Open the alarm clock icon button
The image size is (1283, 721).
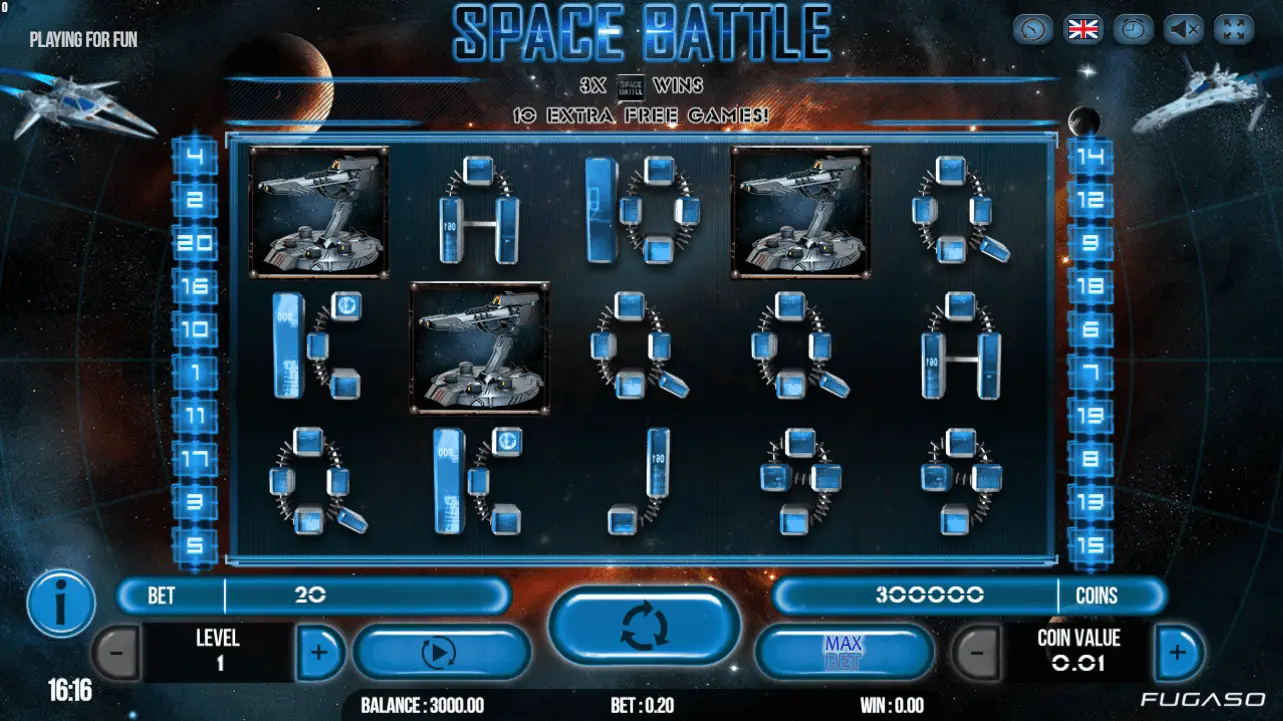(1134, 29)
